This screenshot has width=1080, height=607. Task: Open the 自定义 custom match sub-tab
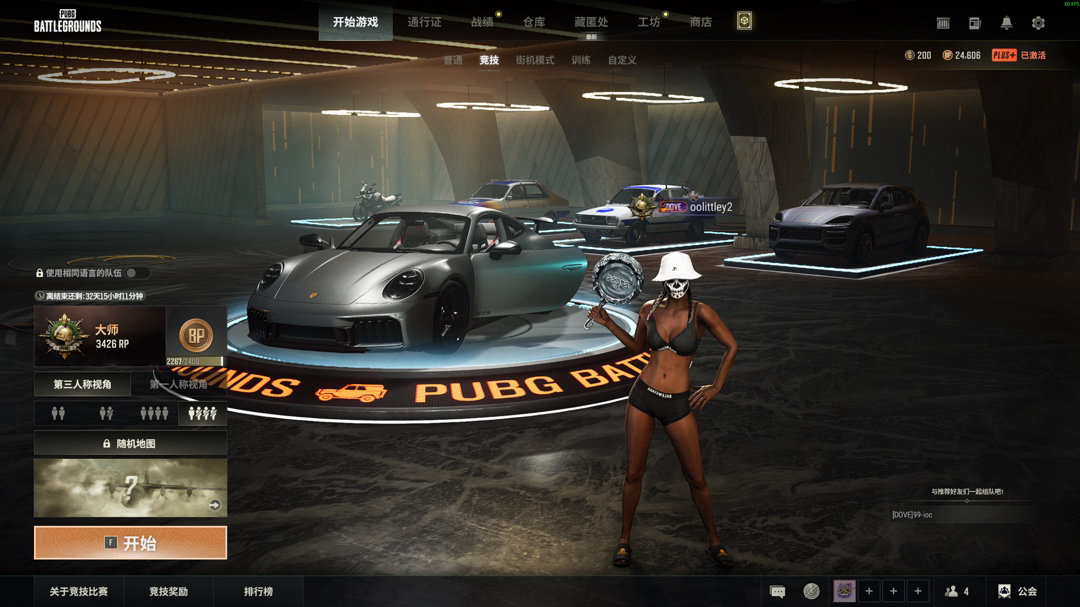(622, 60)
